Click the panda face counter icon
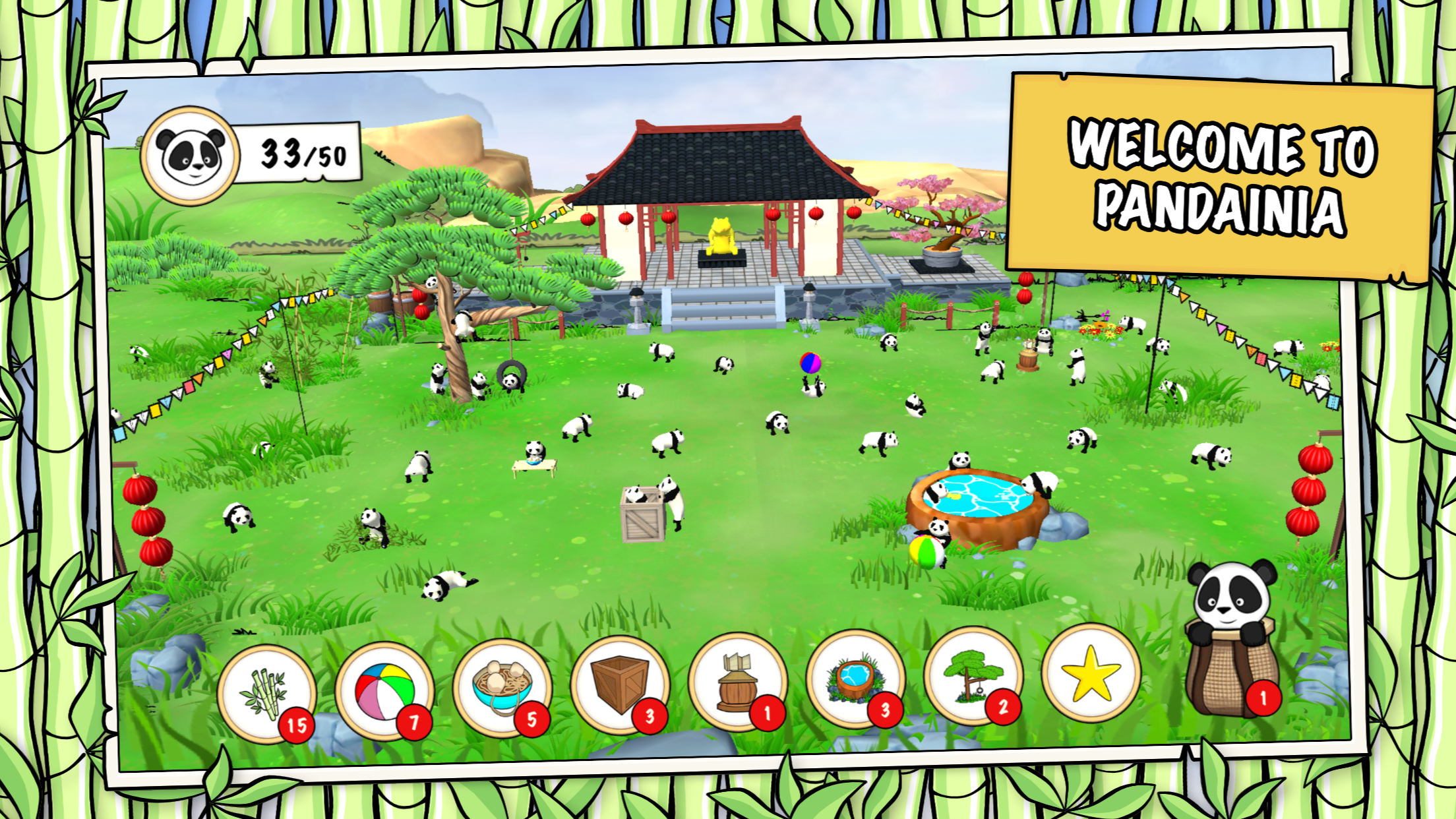The width and height of the screenshot is (1456, 819). tap(191, 156)
